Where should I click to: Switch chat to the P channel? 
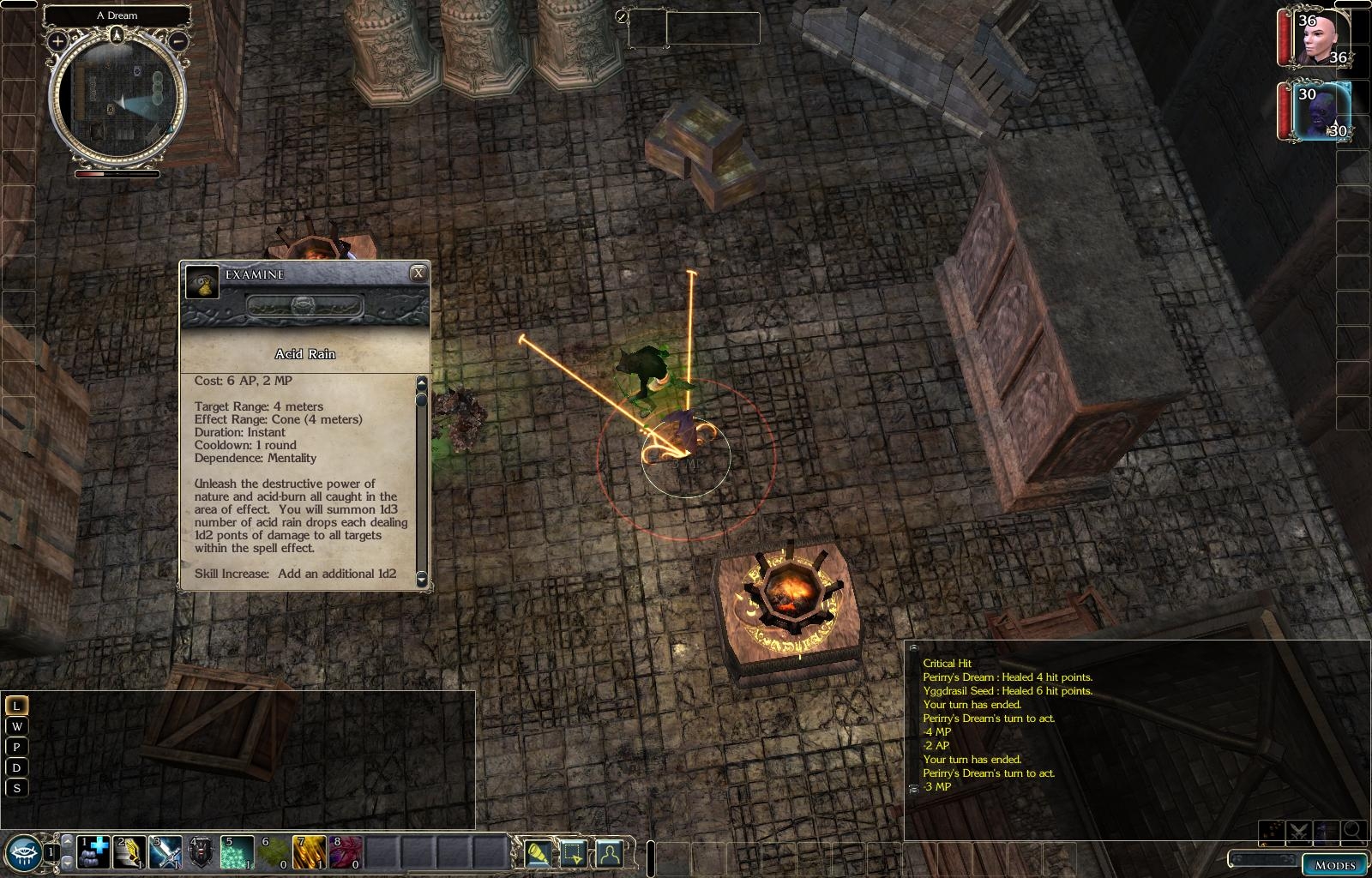pyautogui.click(x=16, y=747)
